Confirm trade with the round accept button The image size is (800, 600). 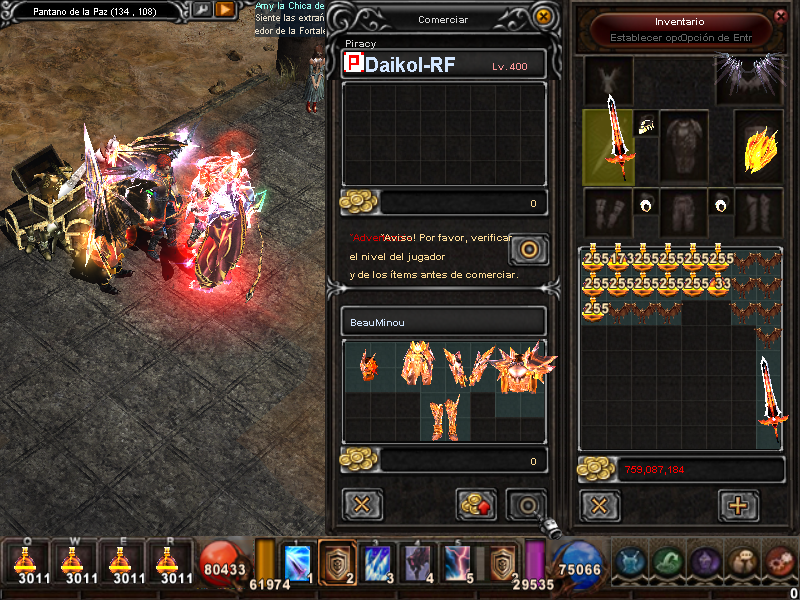coord(526,505)
